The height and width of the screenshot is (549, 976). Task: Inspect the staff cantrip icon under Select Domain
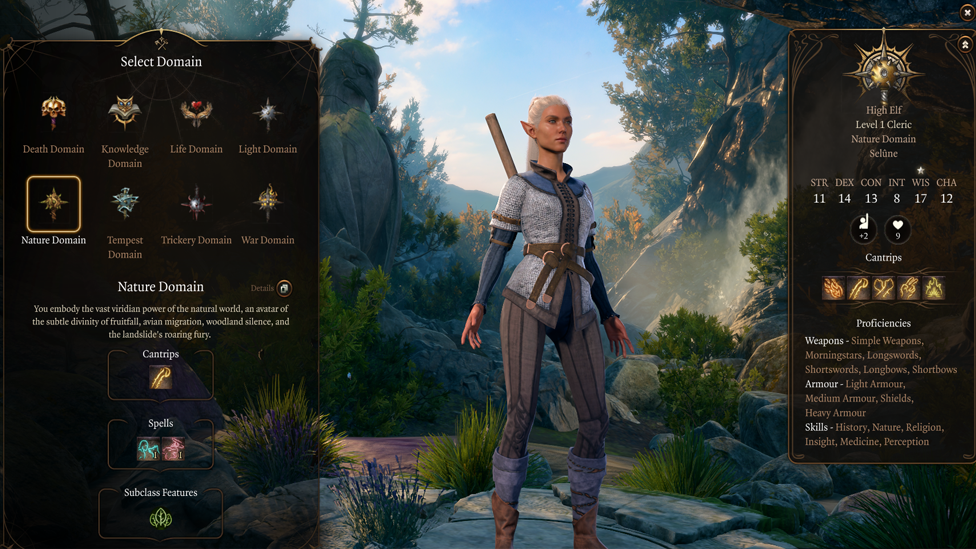(160, 377)
